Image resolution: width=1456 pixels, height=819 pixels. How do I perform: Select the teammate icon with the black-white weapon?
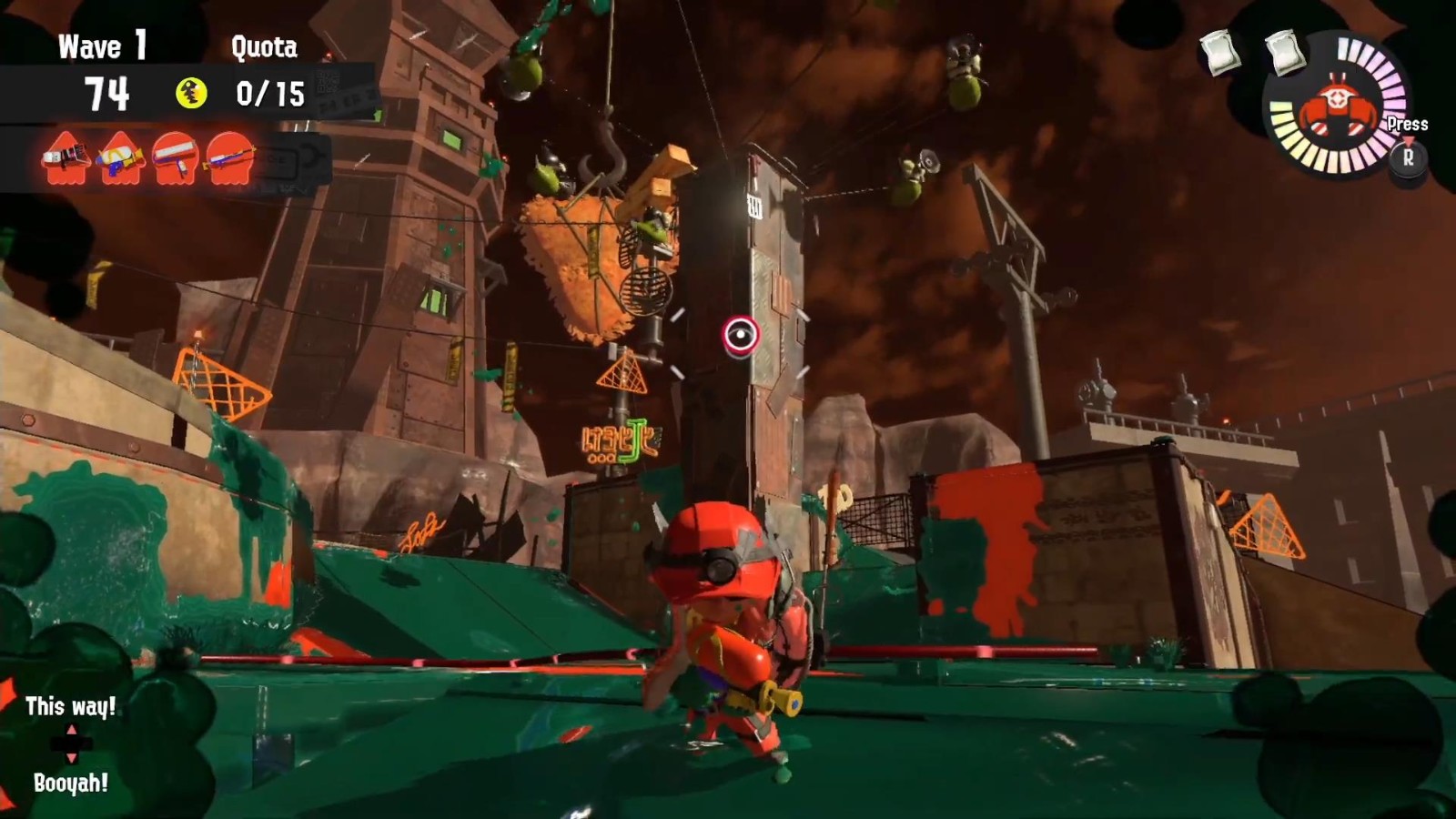[x=66, y=157]
